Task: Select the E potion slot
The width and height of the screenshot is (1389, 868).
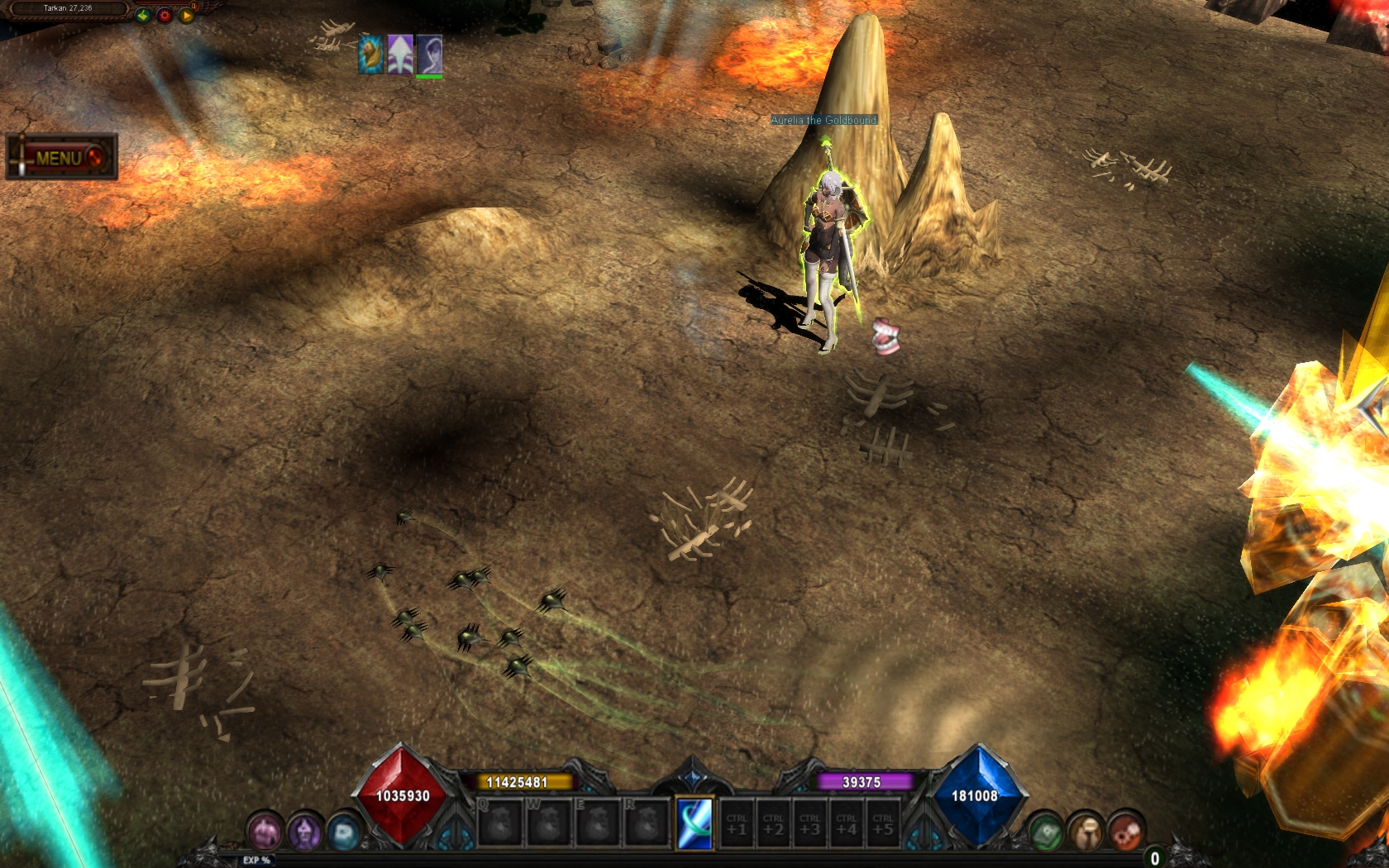Action: tap(598, 823)
